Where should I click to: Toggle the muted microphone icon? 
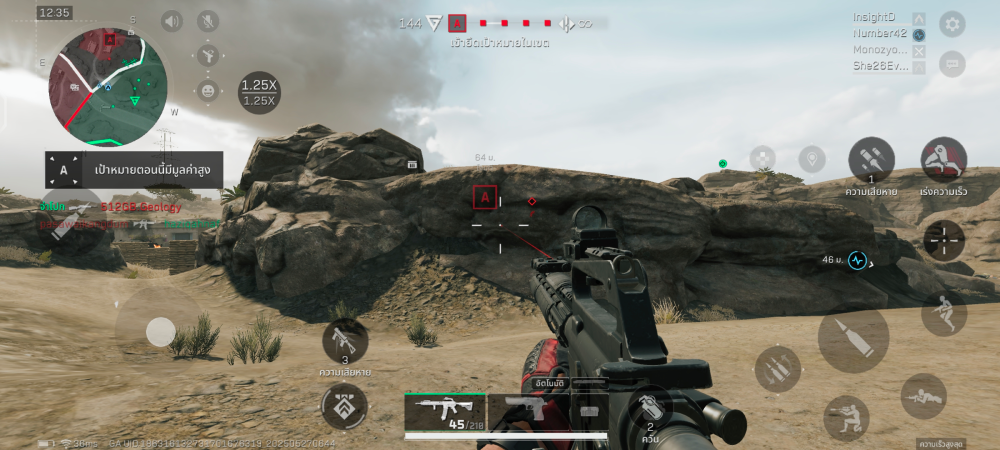208,21
